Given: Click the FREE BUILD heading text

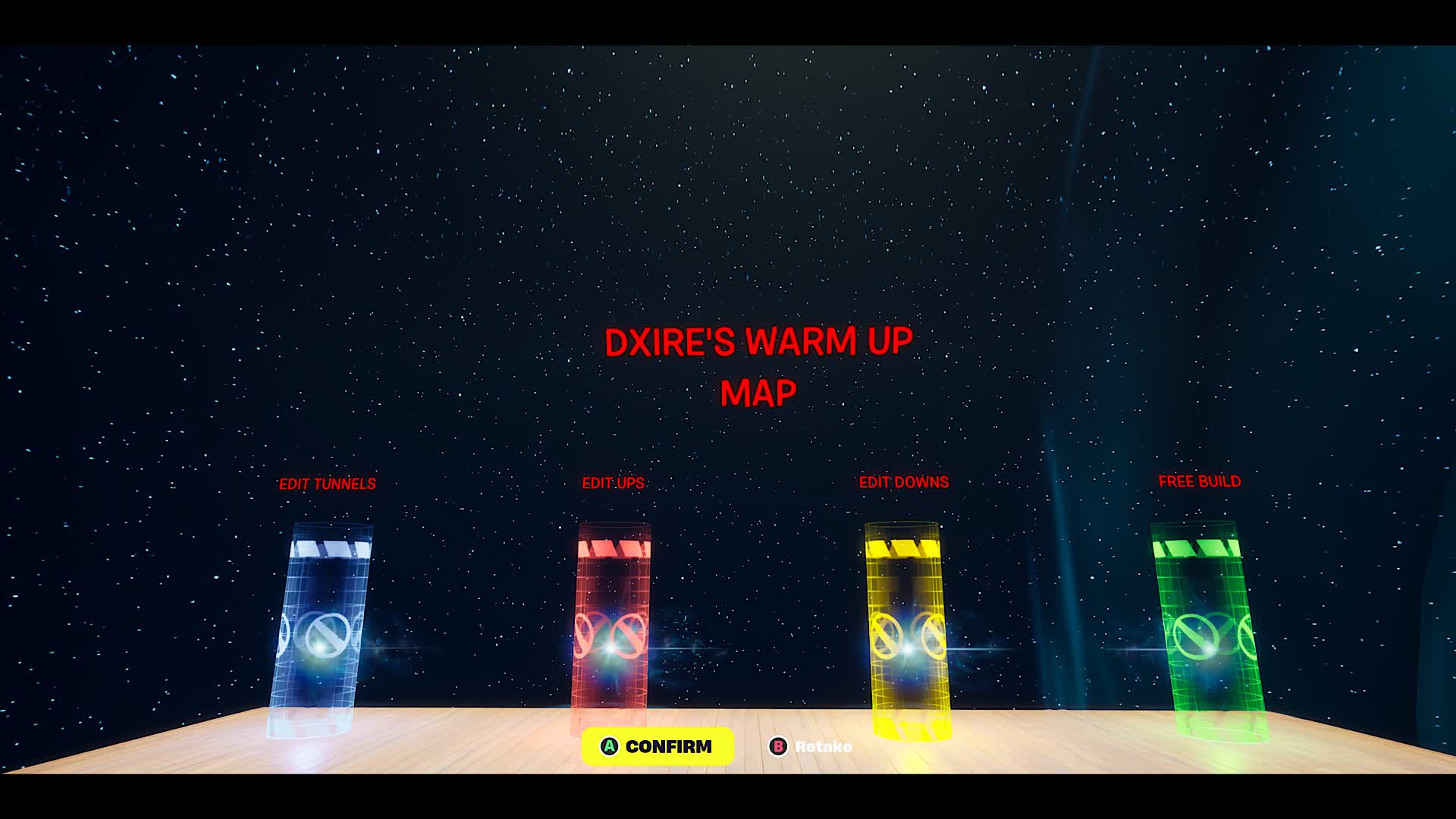Looking at the screenshot, I should coord(1199,480).
